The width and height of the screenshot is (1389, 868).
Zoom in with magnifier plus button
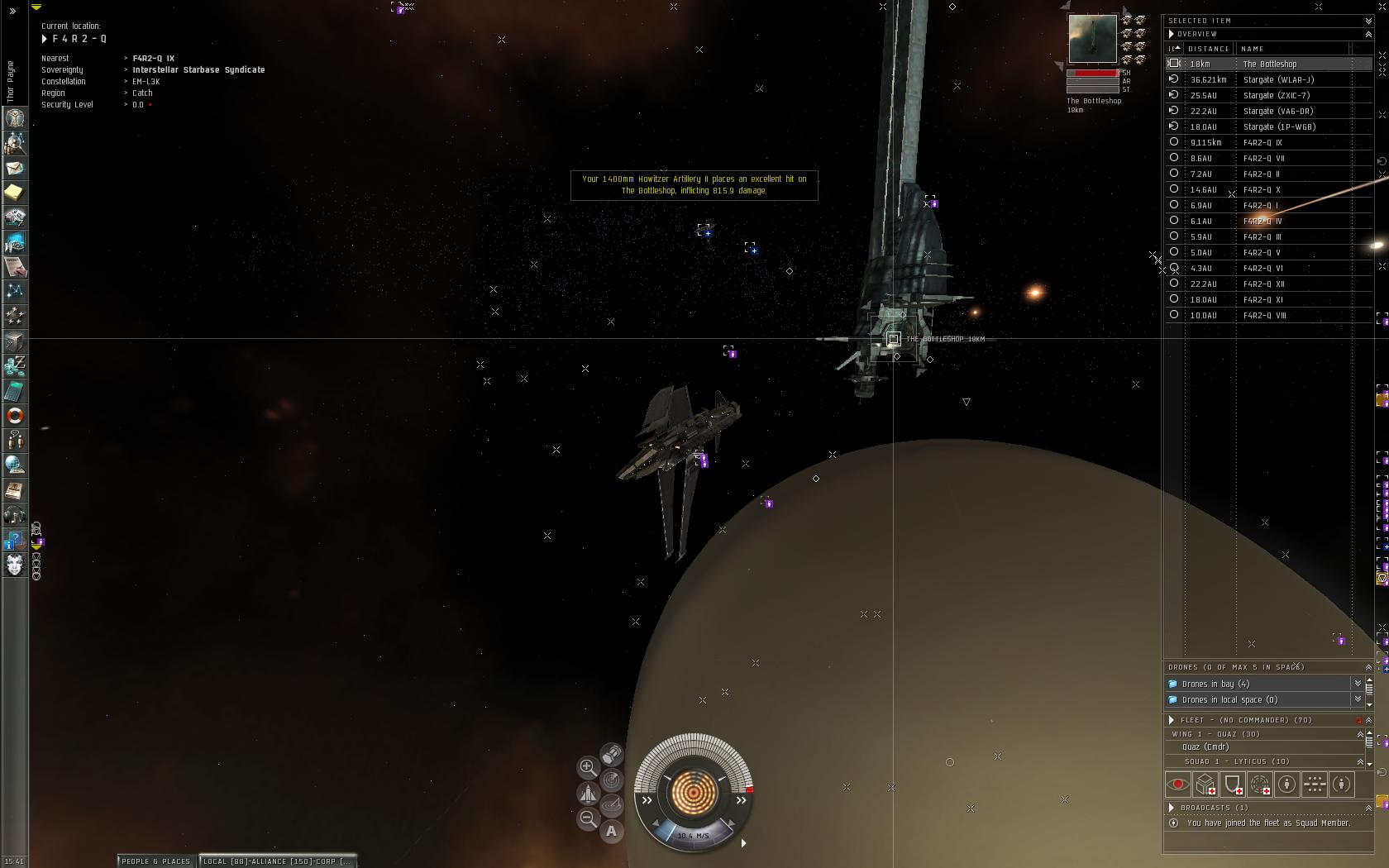(x=588, y=767)
